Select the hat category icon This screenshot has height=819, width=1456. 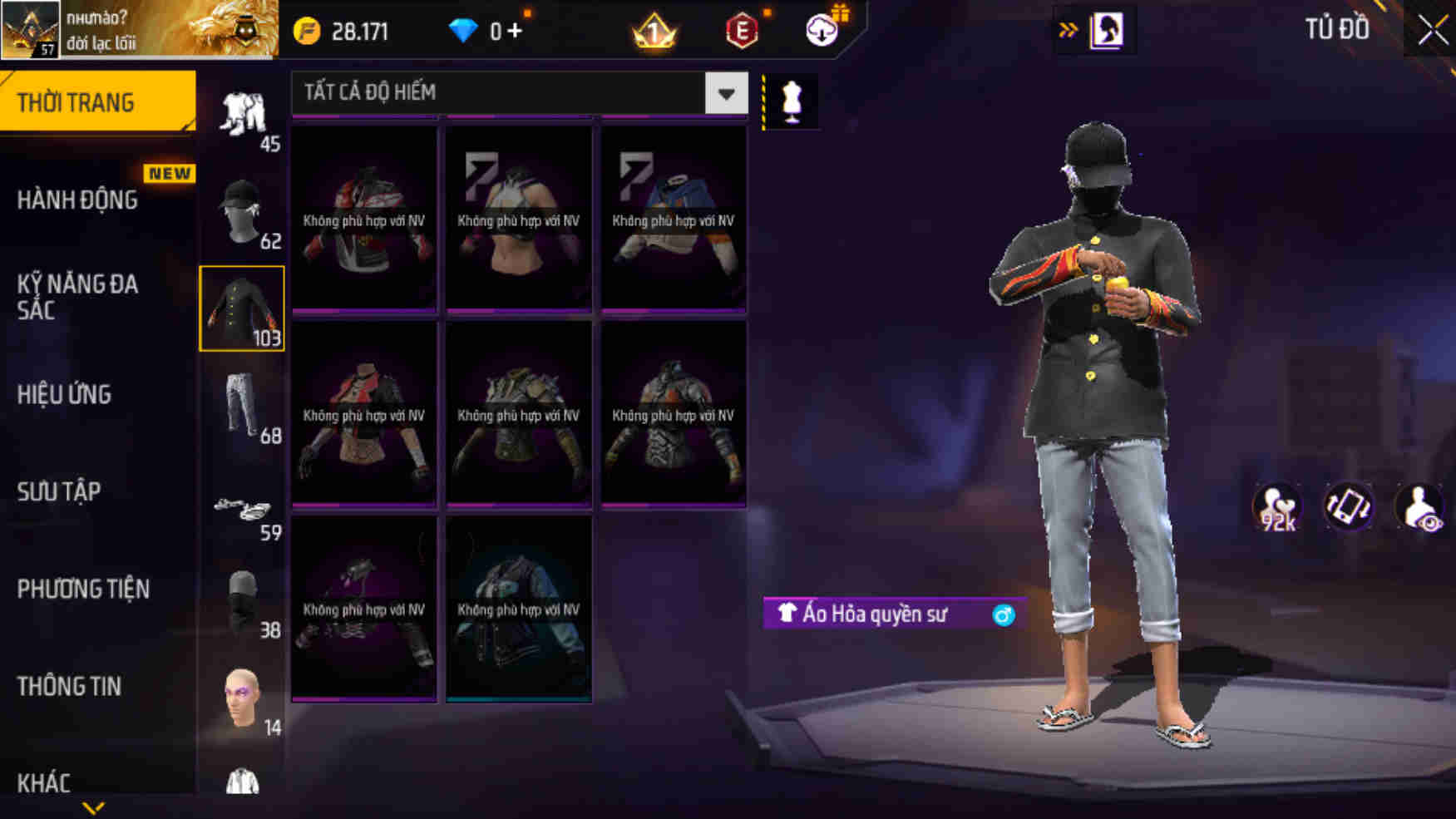click(x=242, y=207)
